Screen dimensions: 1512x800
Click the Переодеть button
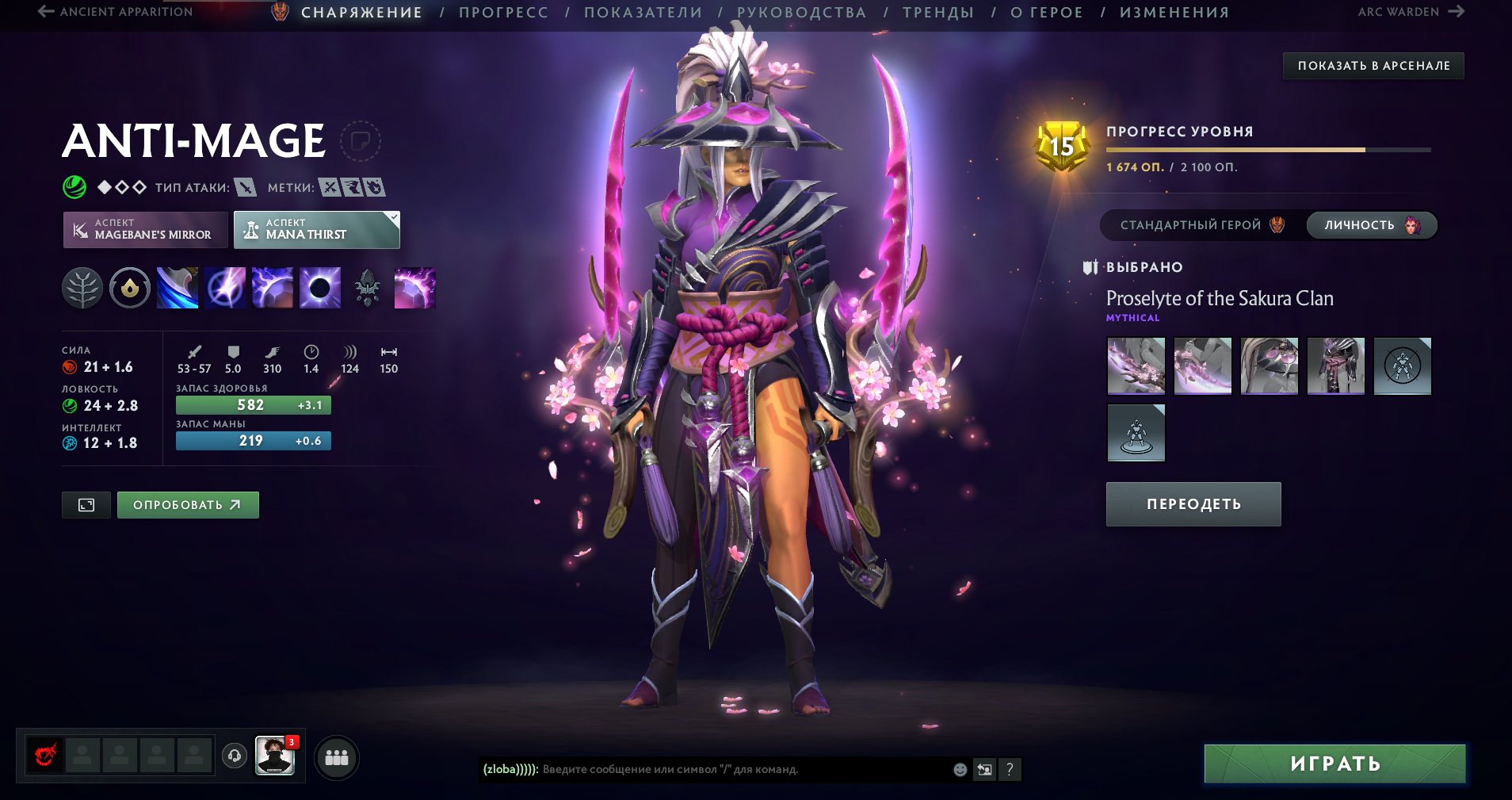[1193, 504]
